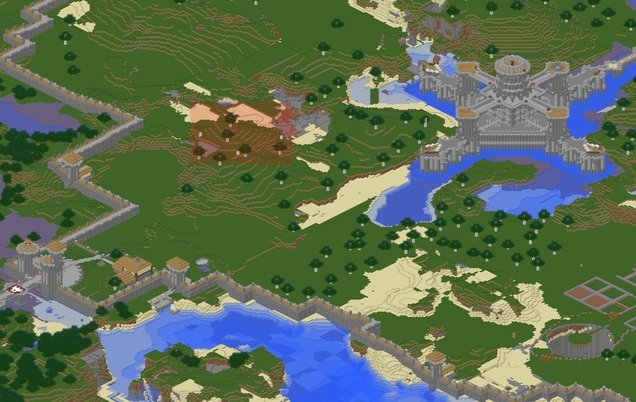Click the small white map marker icon
The height and width of the screenshot is (402, 636).
click(x=17, y=289)
